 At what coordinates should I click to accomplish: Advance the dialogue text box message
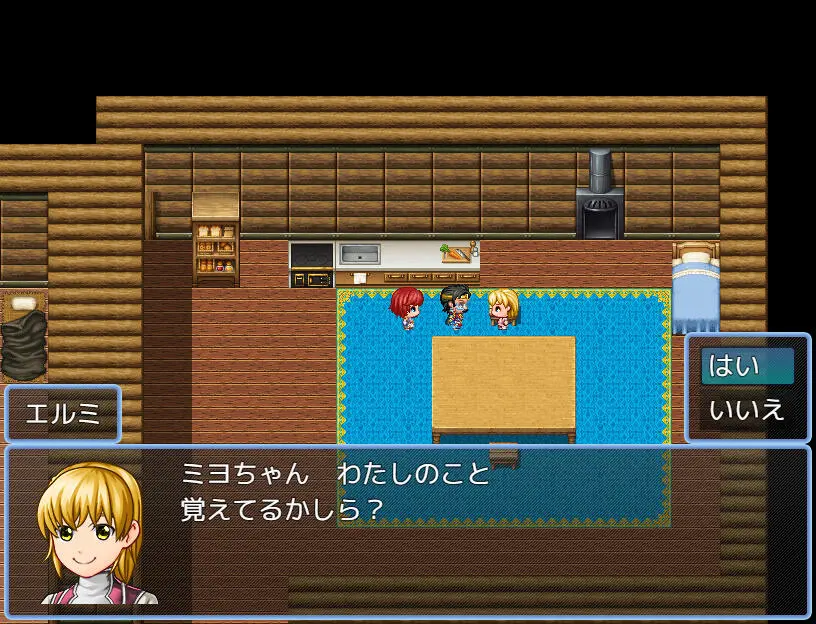pyautogui.click(x=407, y=531)
